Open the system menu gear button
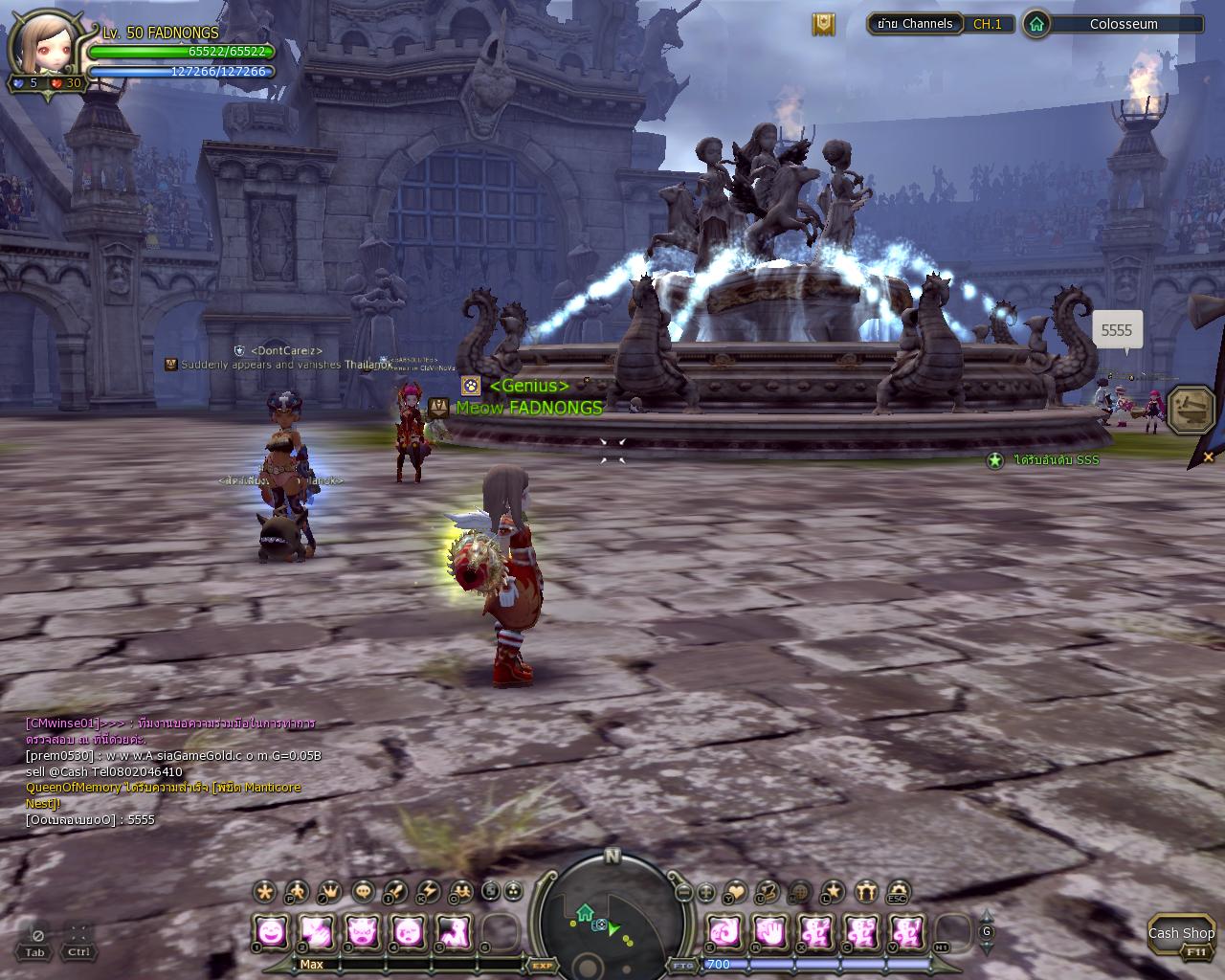1225x980 pixels. (x=897, y=892)
